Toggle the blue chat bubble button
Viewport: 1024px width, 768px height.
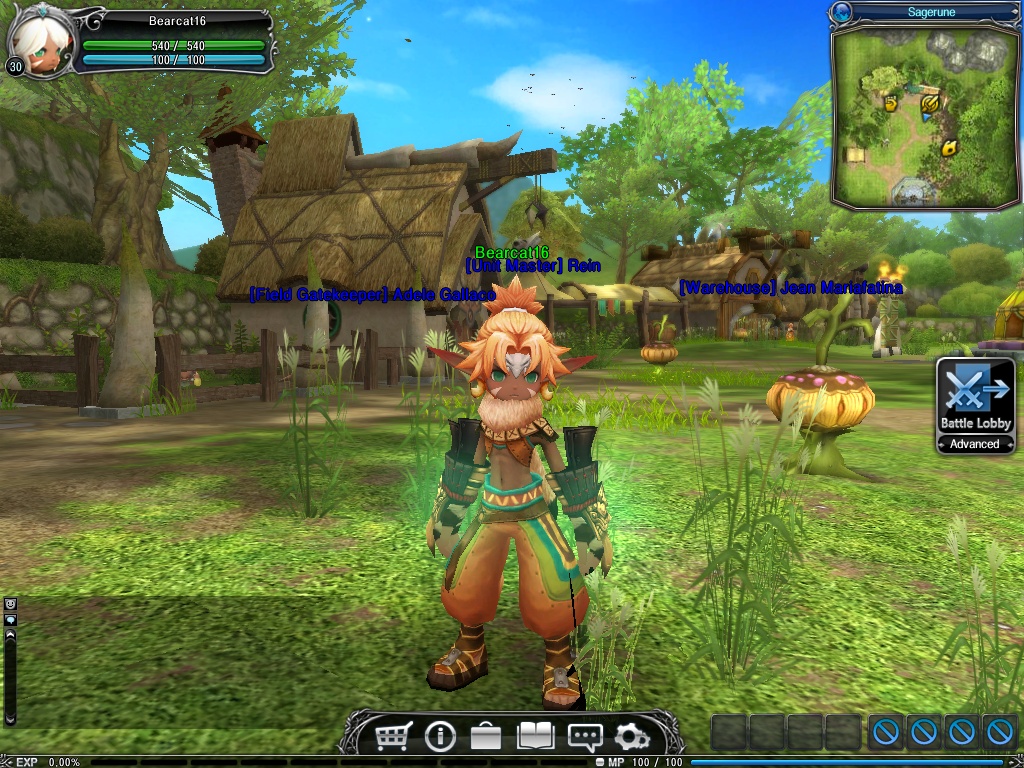pos(11,619)
